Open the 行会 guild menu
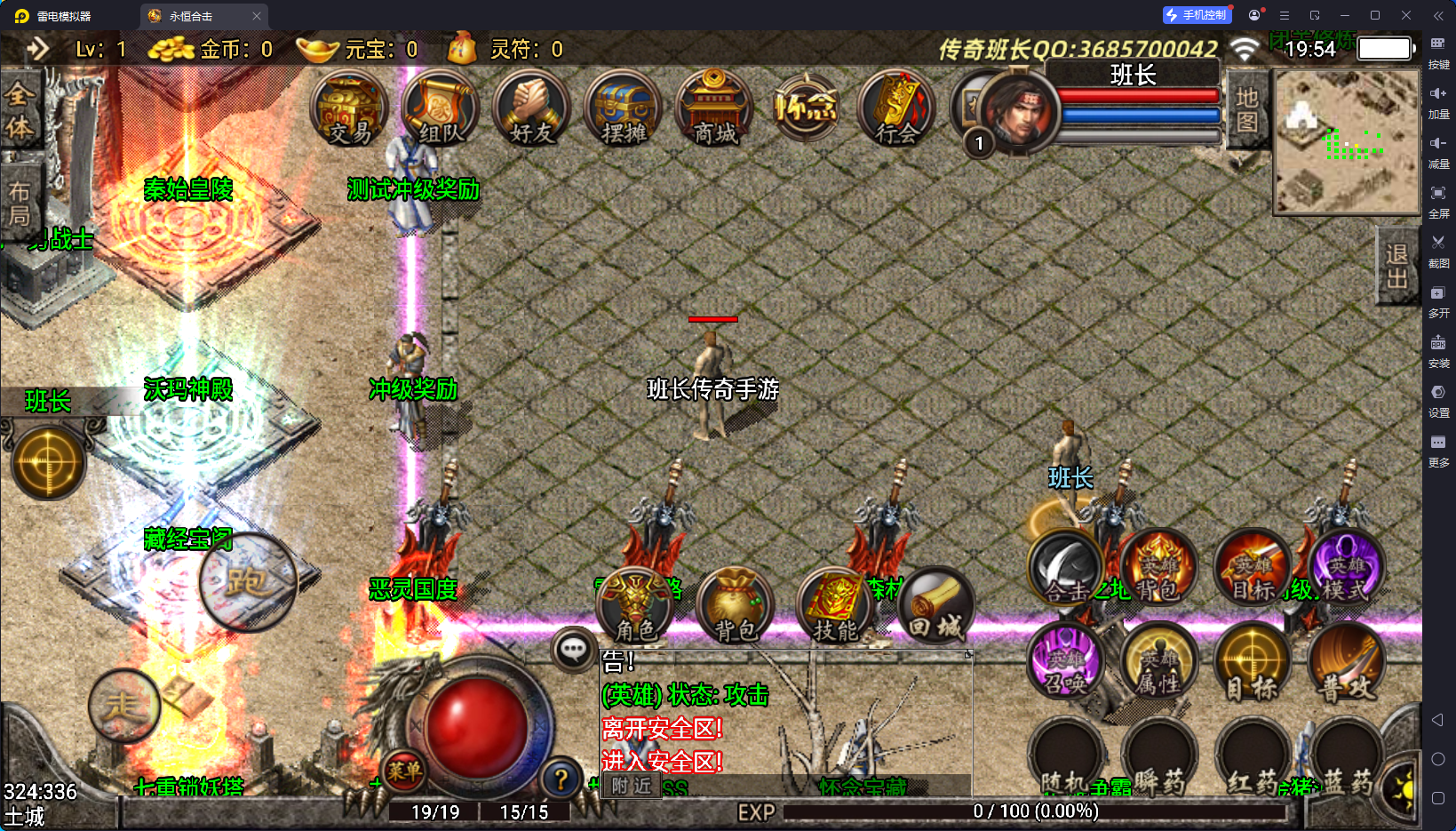The image size is (1456, 831). point(896,108)
